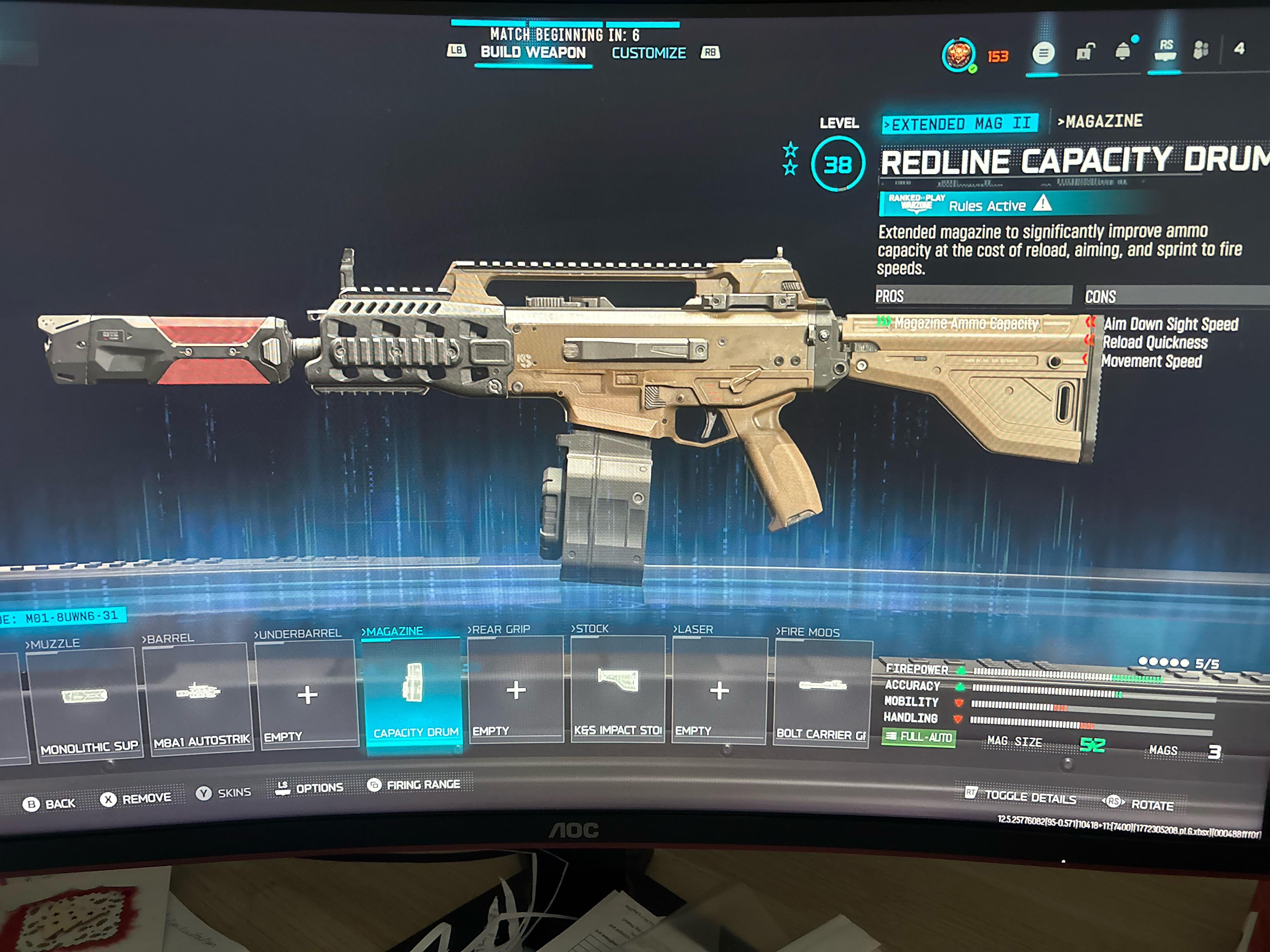Open the hamburger menu icon

pyautogui.click(x=1043, y=54)
